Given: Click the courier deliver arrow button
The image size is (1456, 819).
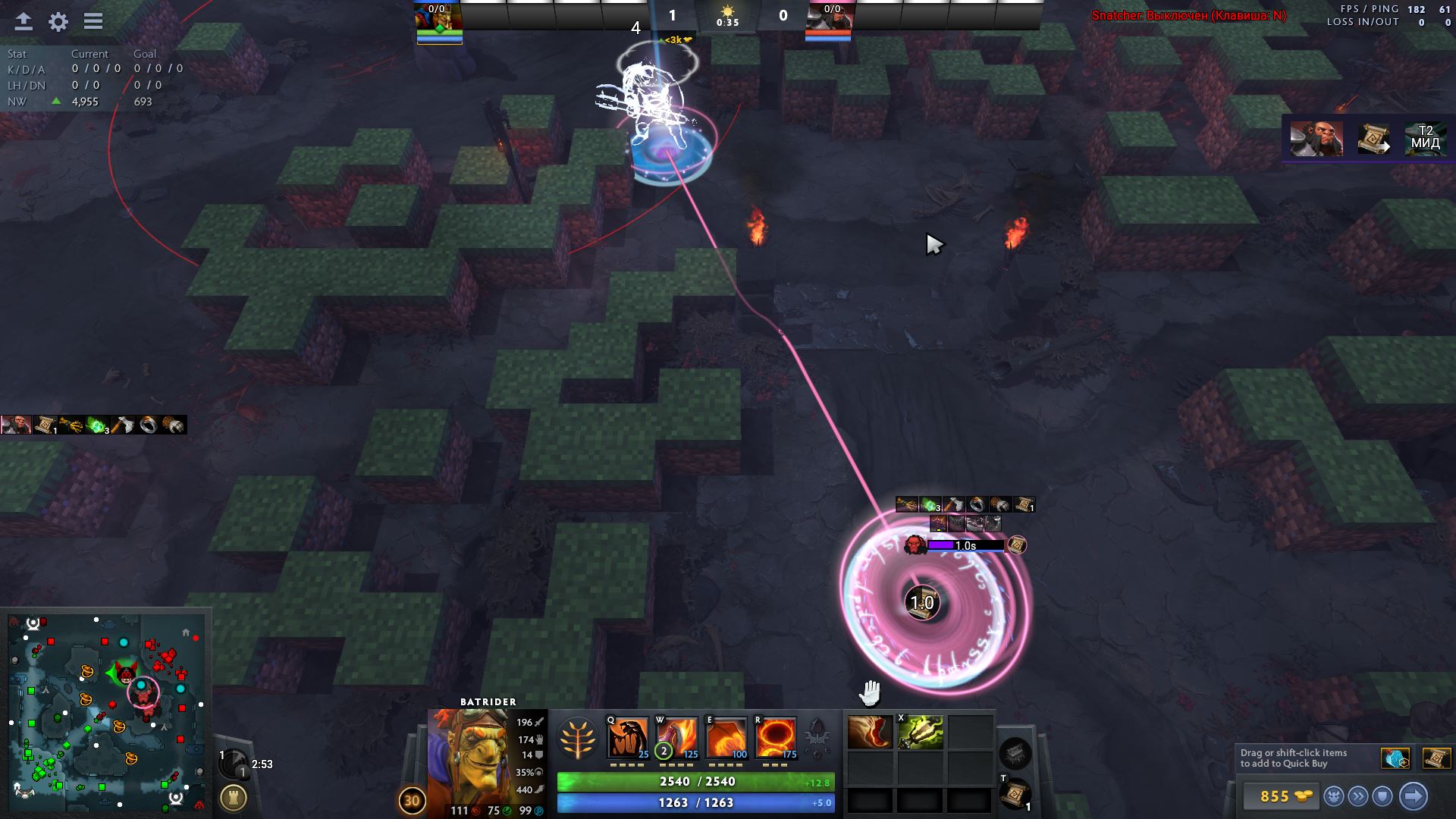Looking at the screenshot, I should (x=1413, y=796).
